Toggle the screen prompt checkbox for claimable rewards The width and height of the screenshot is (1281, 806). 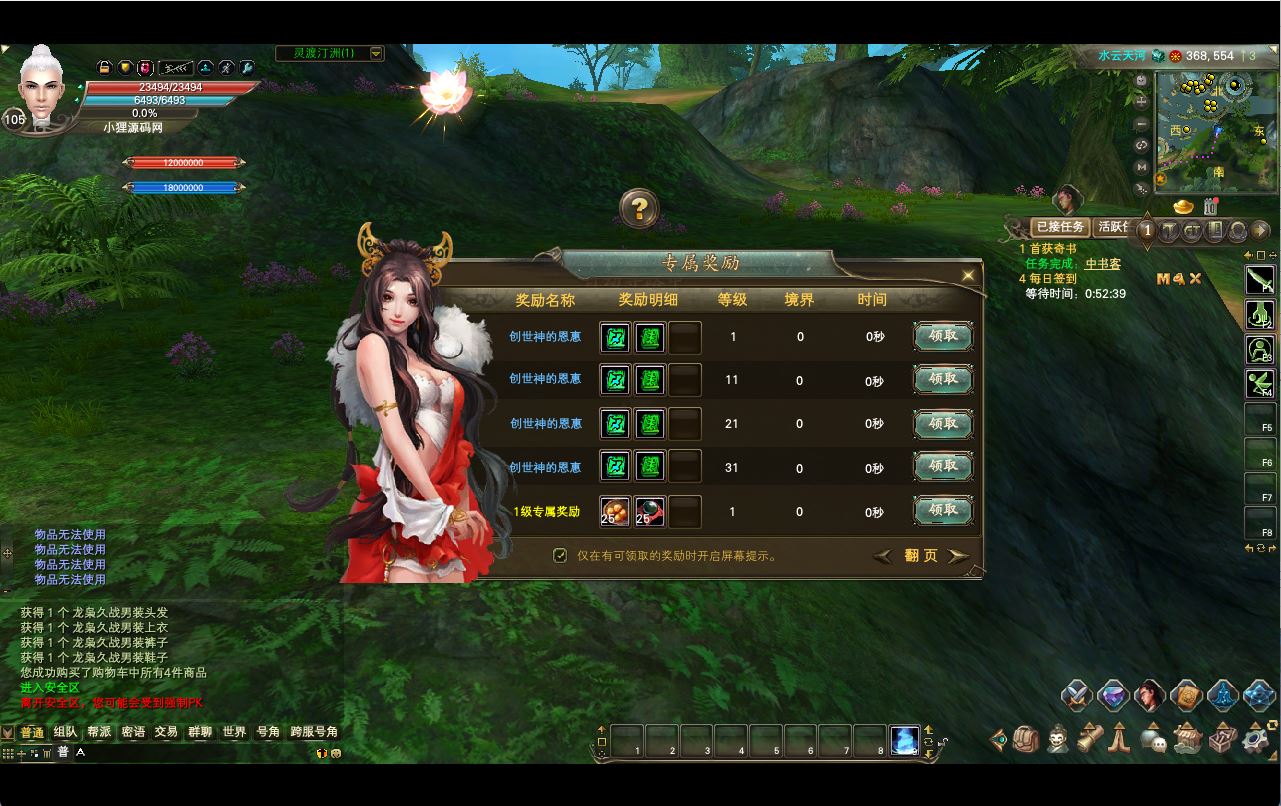560,555
